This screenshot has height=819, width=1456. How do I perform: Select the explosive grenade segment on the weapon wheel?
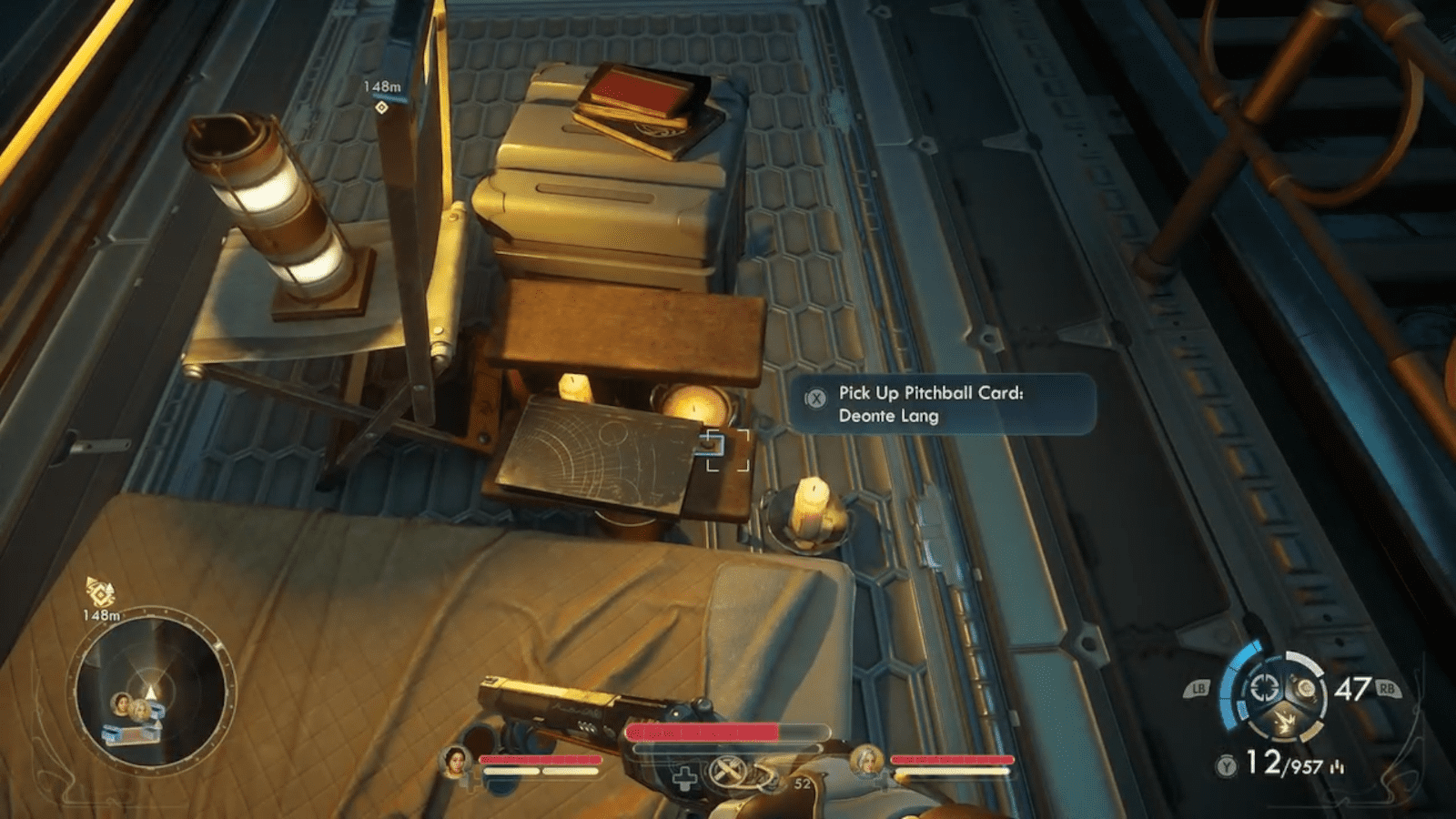click(x=1286, y=721)
